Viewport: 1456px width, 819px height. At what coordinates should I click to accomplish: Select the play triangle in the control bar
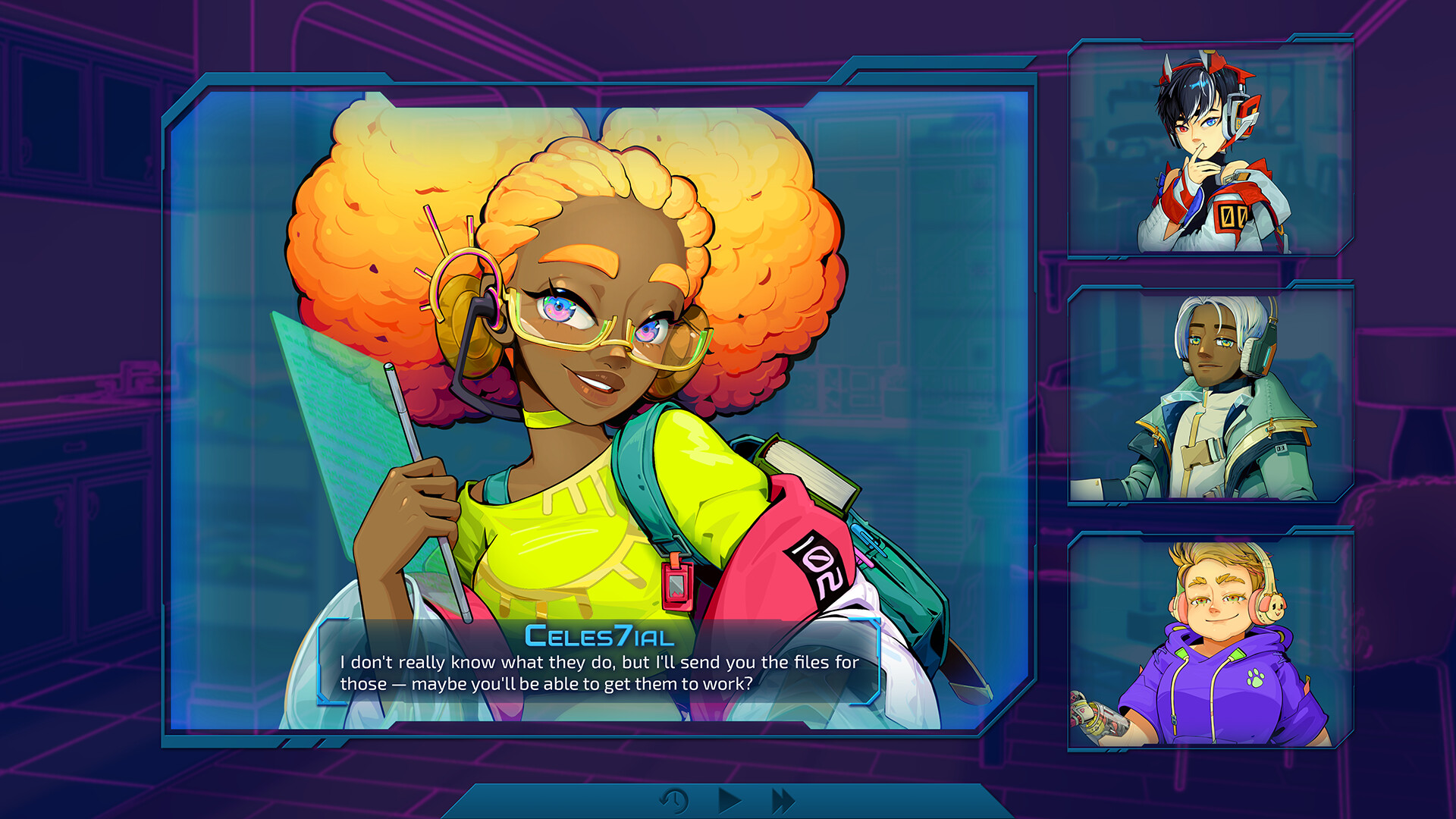tap(729, 799)
